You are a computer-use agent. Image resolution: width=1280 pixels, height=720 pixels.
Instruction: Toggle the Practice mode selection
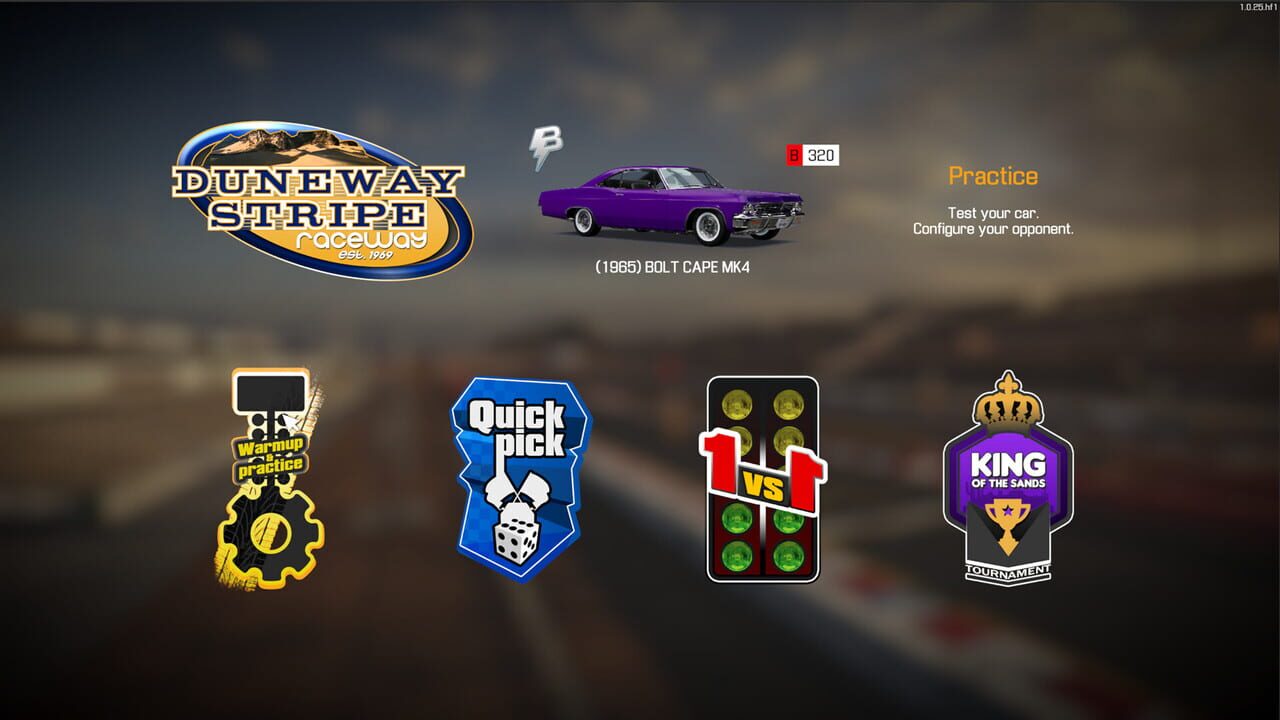(x=993, y=176)
